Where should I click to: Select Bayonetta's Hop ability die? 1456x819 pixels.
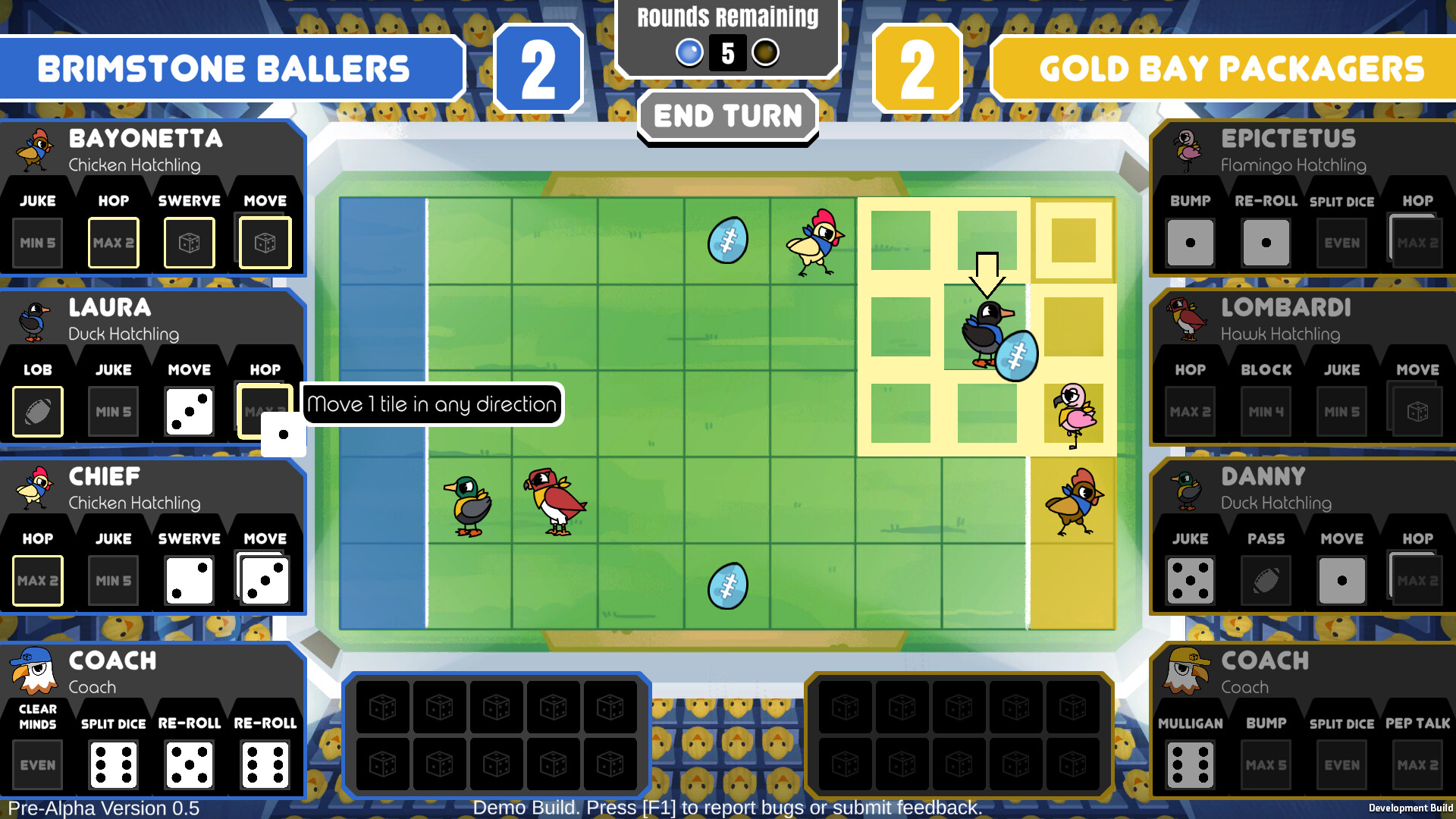(113, 243)
